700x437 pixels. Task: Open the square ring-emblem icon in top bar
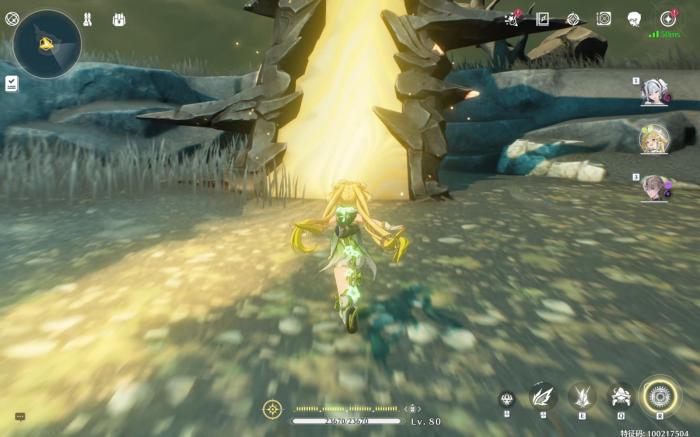604,19
